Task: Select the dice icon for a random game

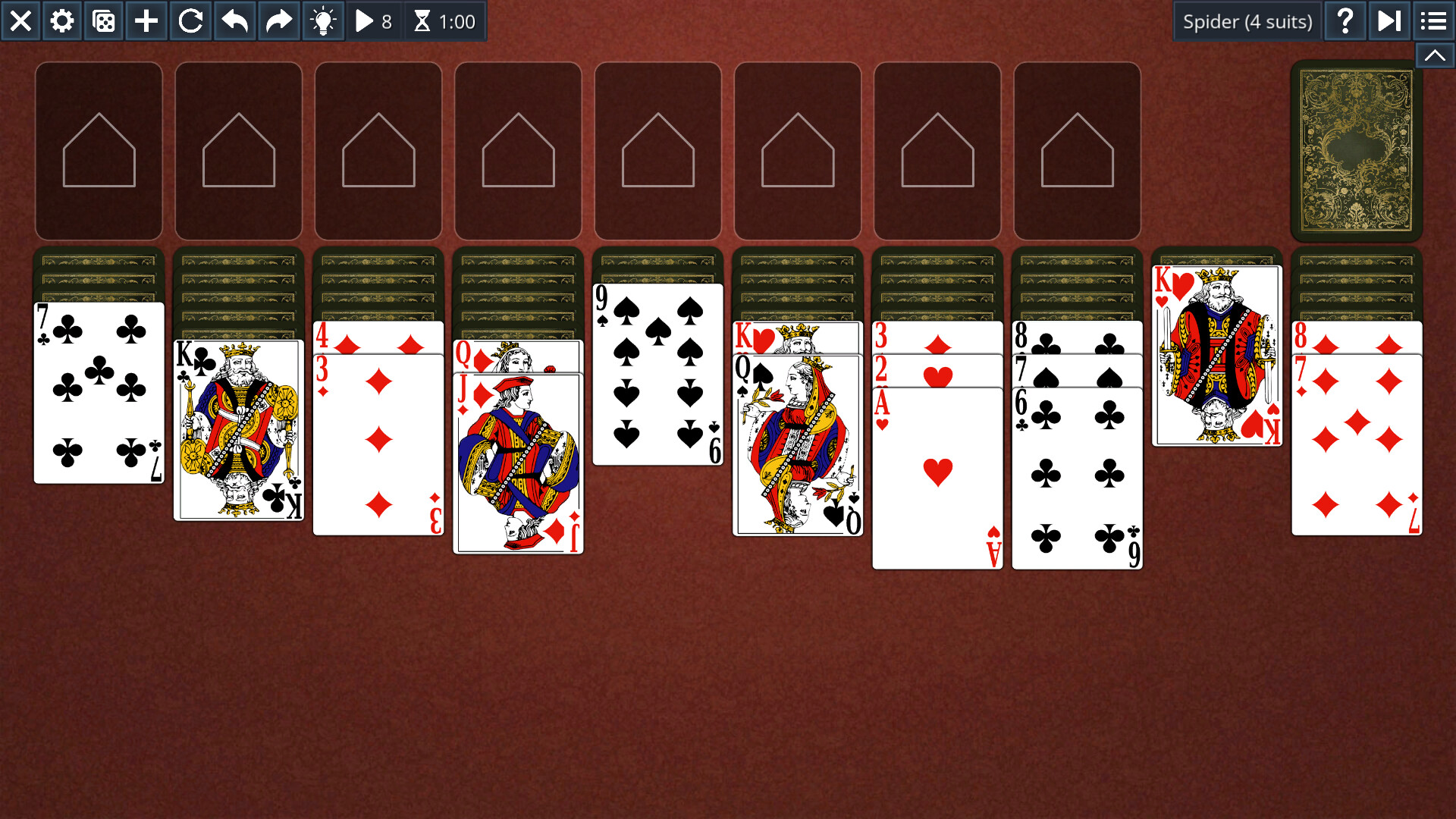Action: (104, 21)
